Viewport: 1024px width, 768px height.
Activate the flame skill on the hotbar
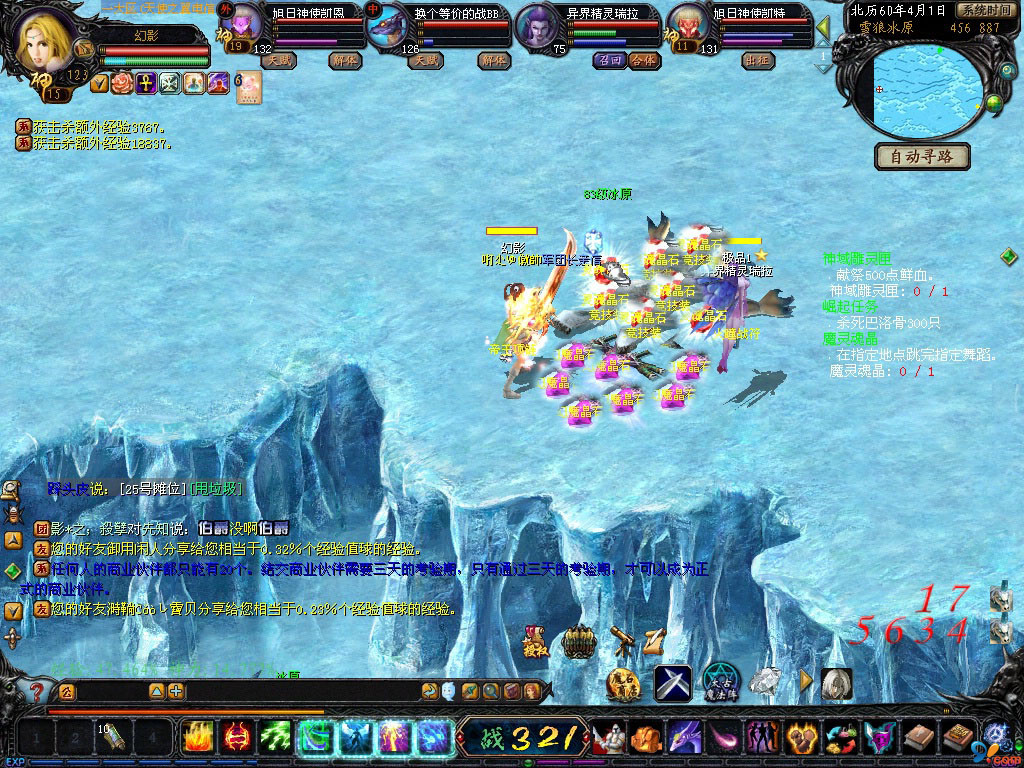[197, 738]
